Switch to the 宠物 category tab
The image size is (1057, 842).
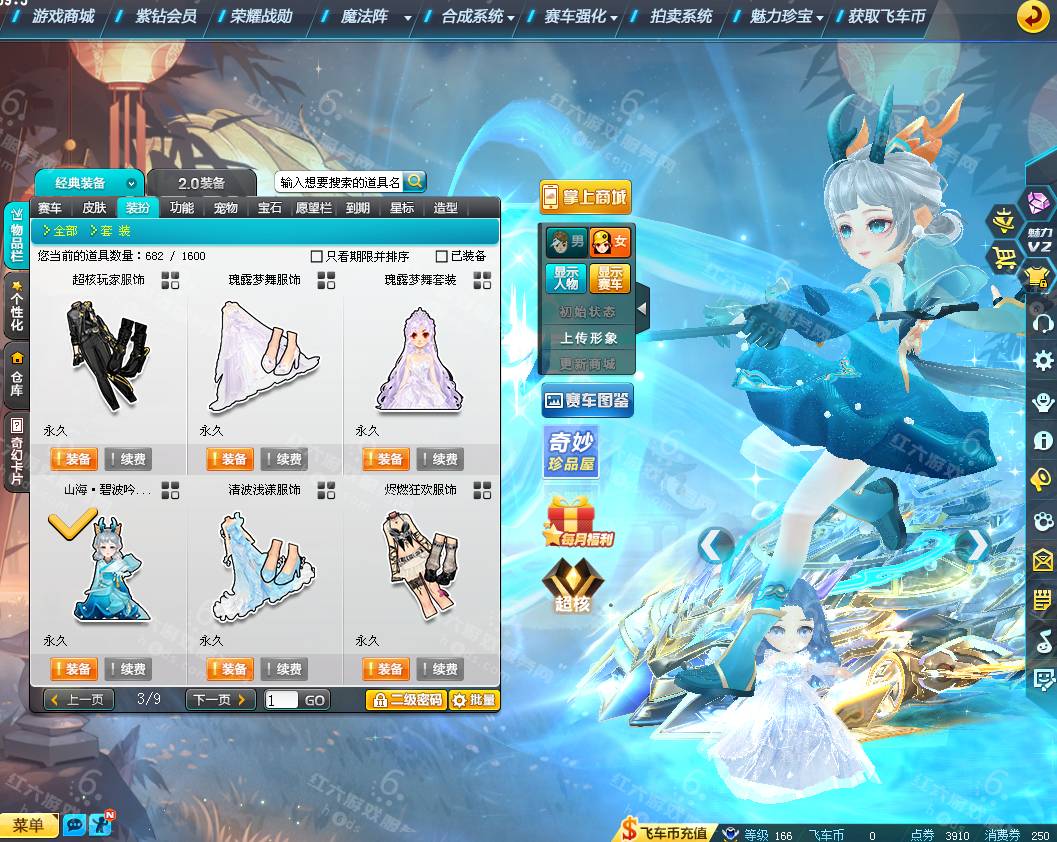coord(225,208)
